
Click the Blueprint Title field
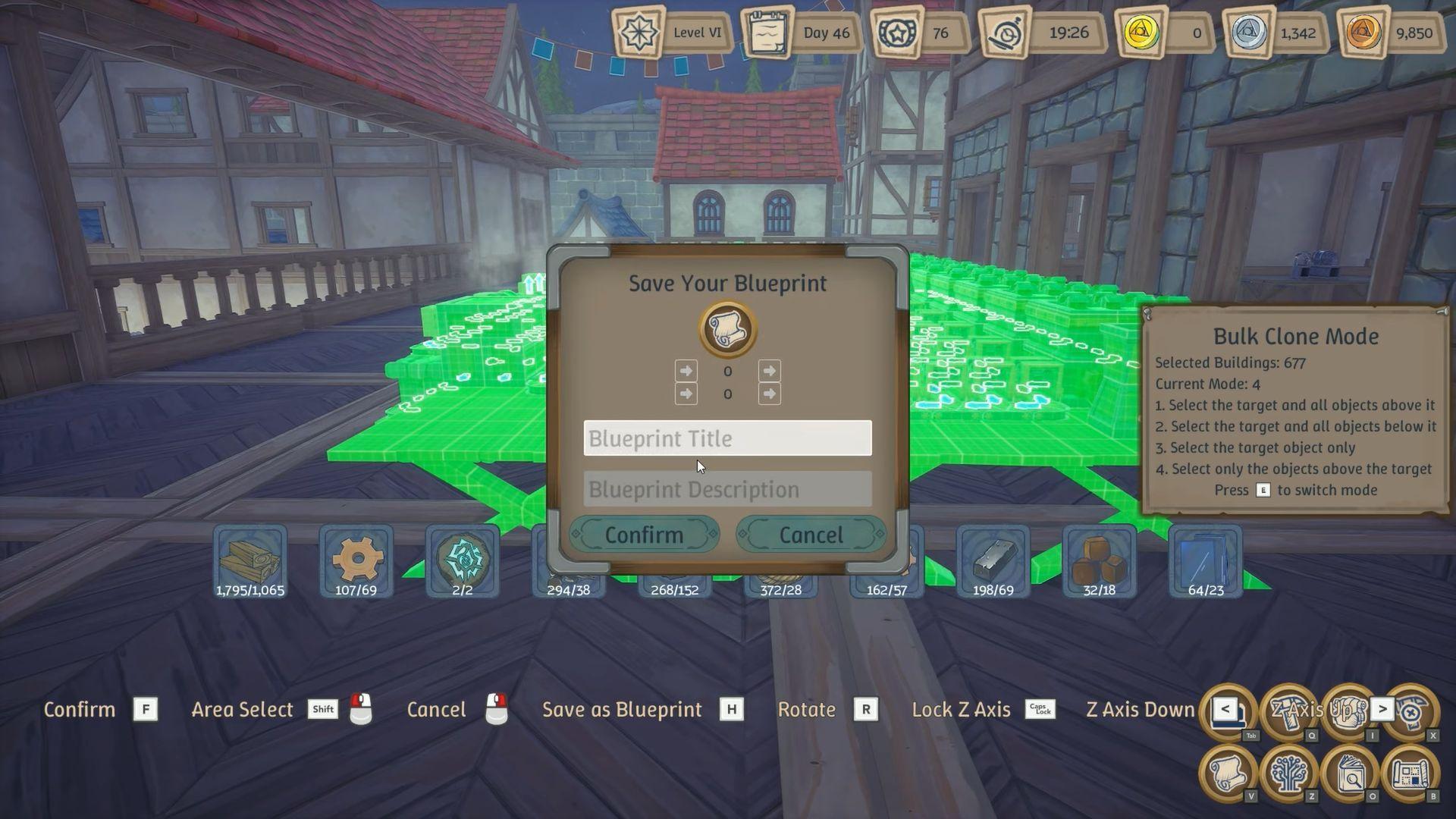(x=726, y=438)
